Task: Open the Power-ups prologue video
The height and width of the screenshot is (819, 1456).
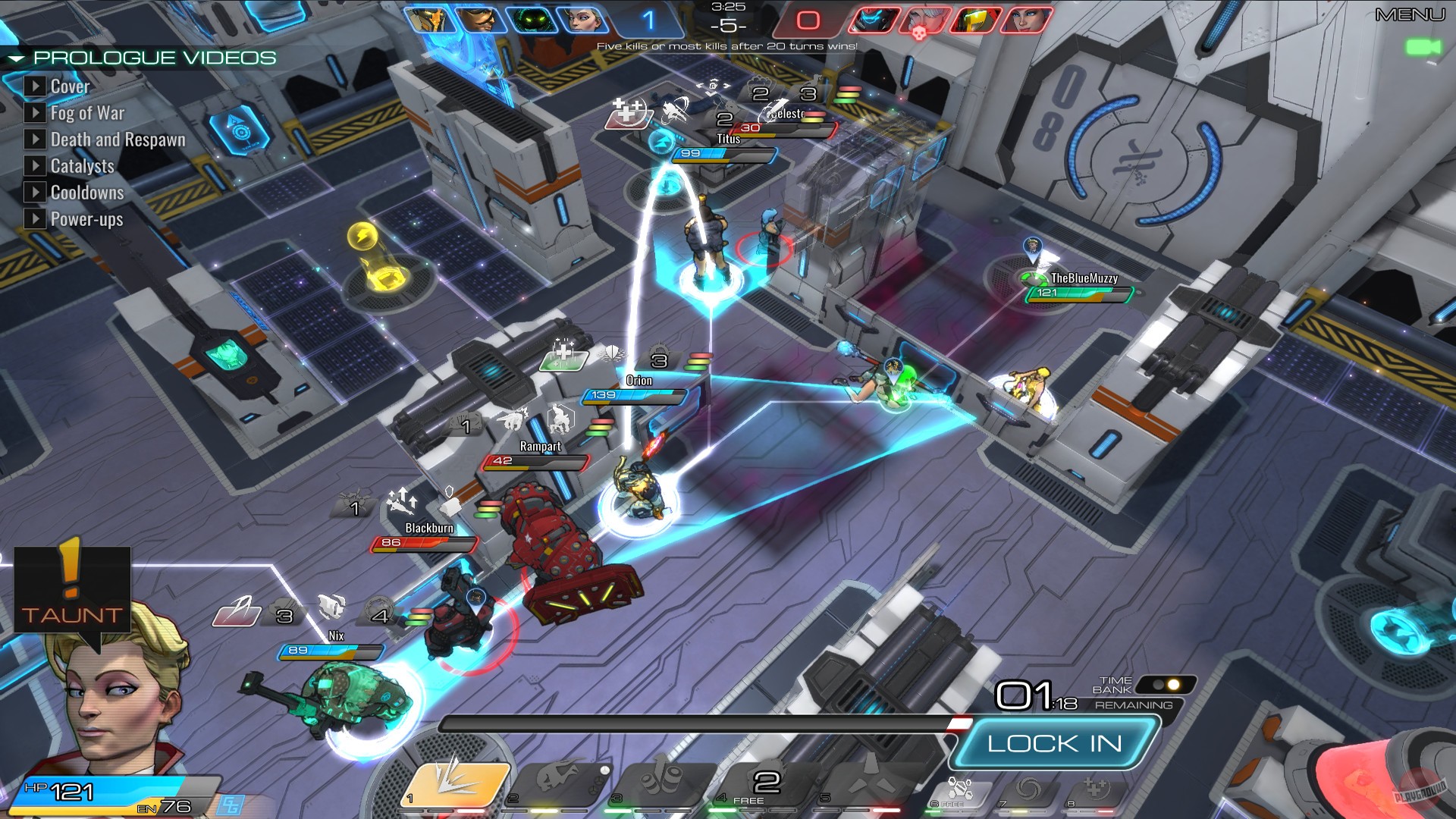Action: [x=36, y=219]
